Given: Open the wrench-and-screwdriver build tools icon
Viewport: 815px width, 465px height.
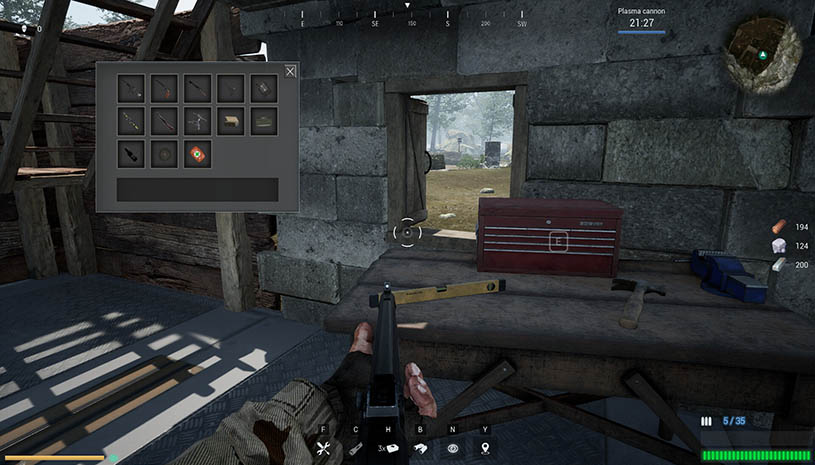Looking at the screenshot, I should [x=323, y=449].
